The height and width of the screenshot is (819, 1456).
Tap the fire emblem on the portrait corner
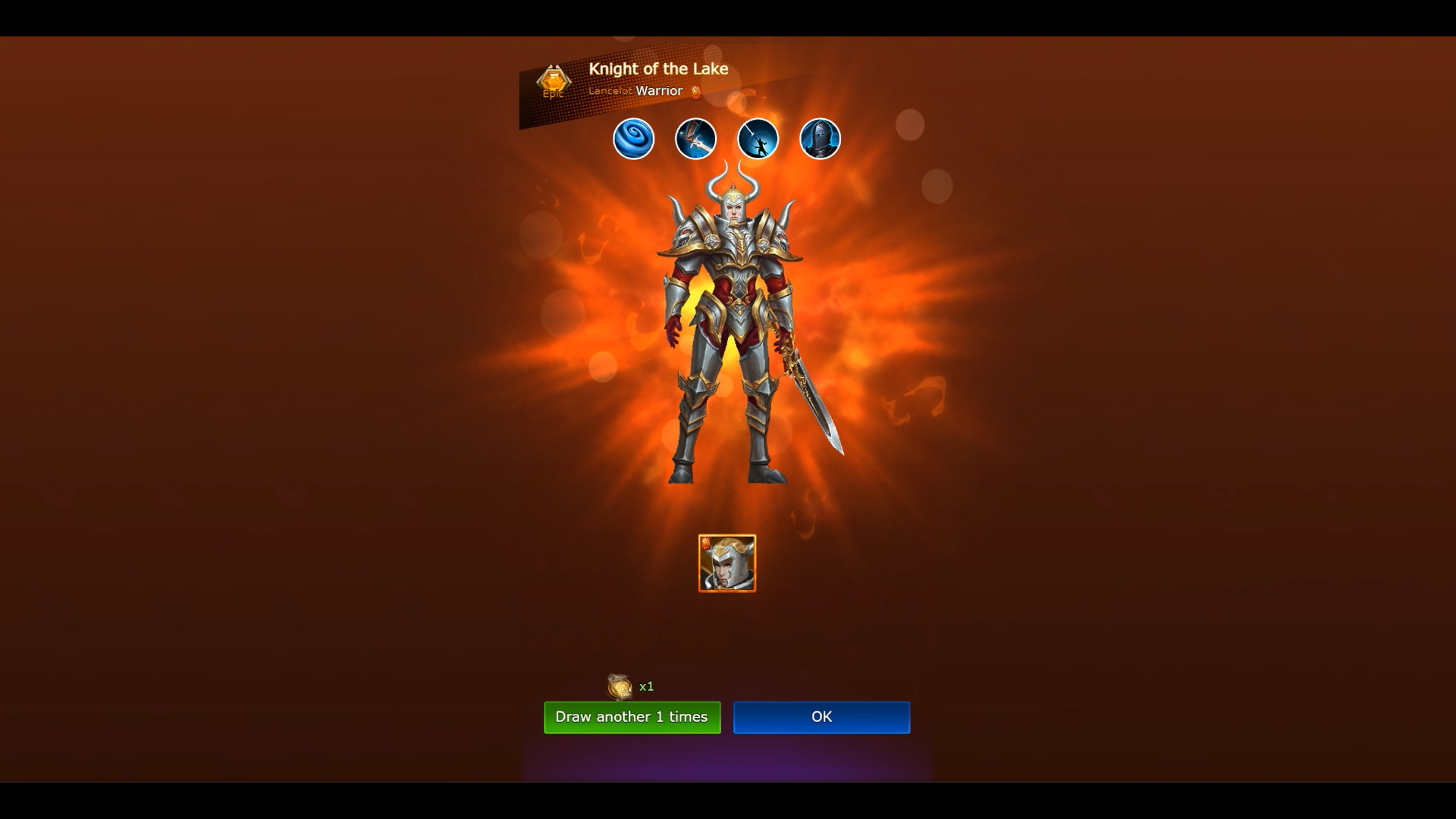[x=707, y=543]
